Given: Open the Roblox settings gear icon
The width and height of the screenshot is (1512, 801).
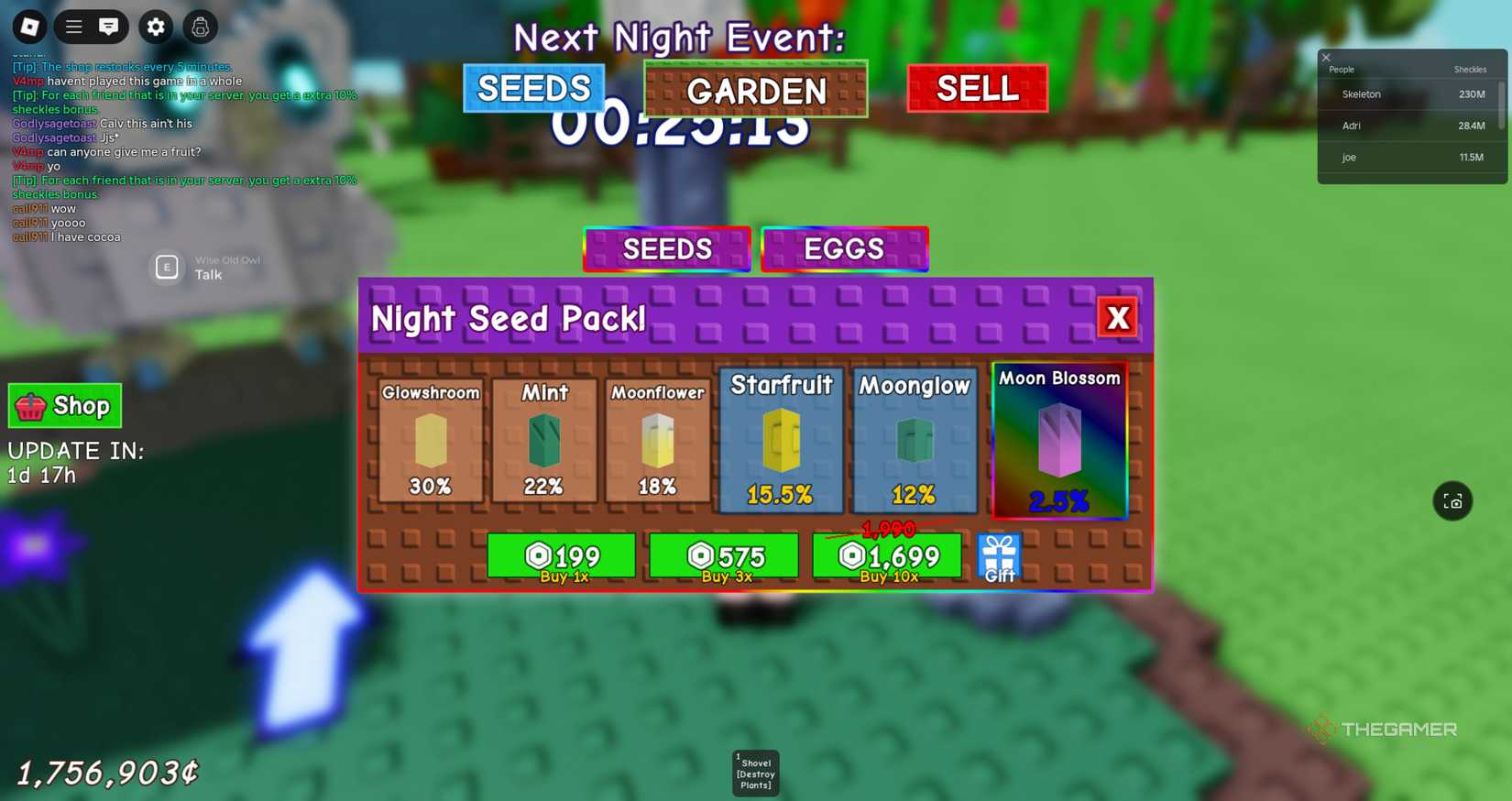Looking at the screenshot, I should (155, 27).
